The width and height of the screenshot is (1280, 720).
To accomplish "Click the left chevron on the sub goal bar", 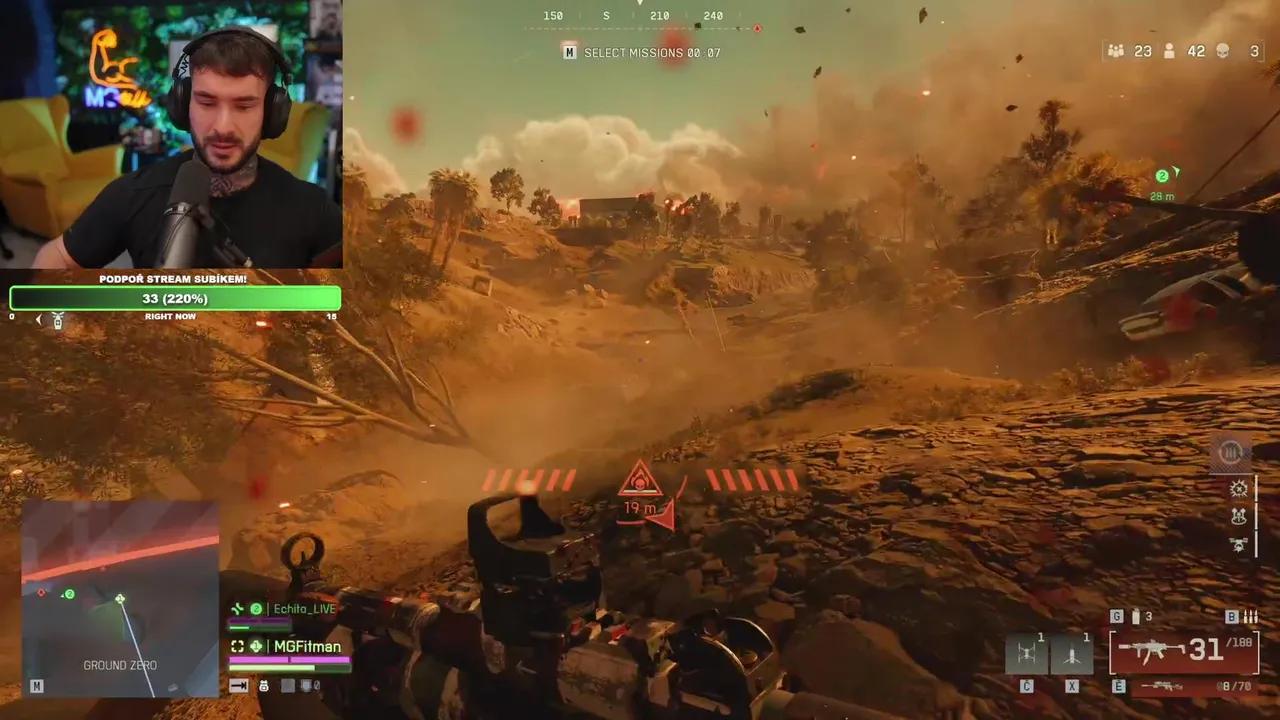I will coord(38,318).
